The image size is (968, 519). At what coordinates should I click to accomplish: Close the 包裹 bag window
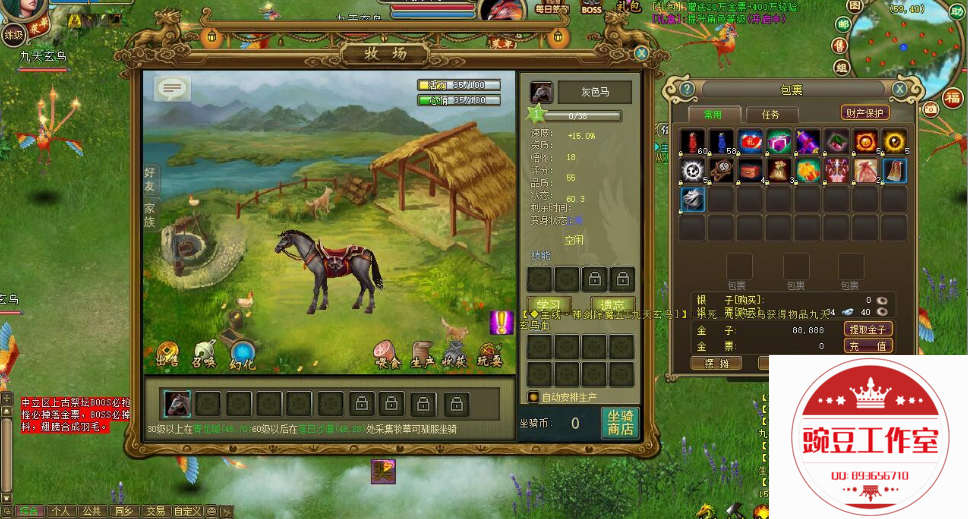(900, 89)
